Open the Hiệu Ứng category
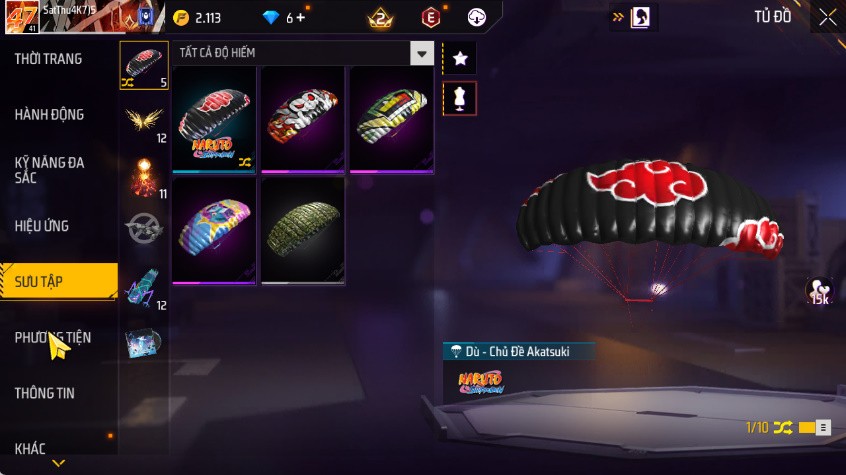This screenshot has height=475, width=846. pyautogui.click(x=42, y=226)
